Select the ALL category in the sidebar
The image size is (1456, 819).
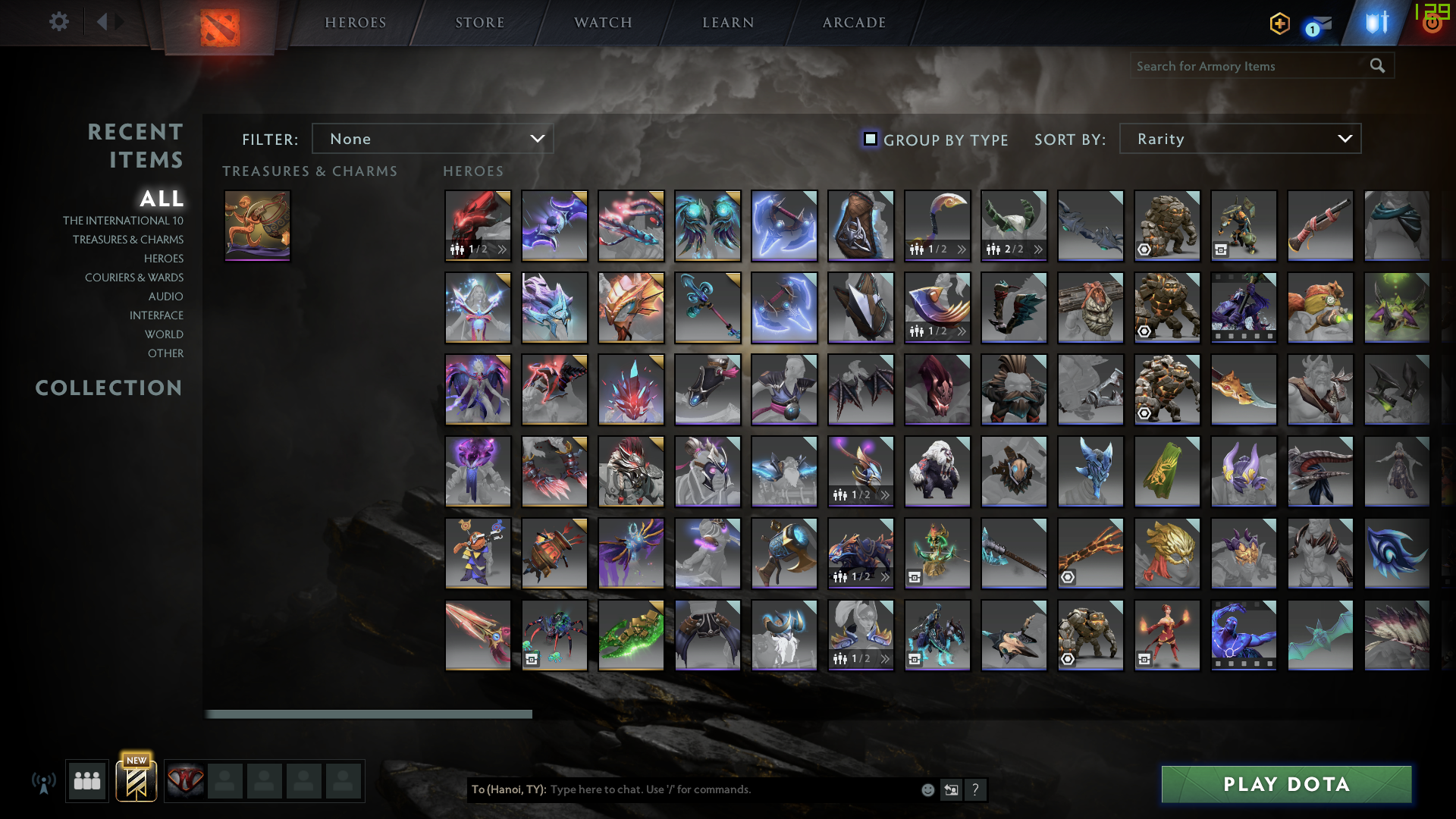click(162, 199)
